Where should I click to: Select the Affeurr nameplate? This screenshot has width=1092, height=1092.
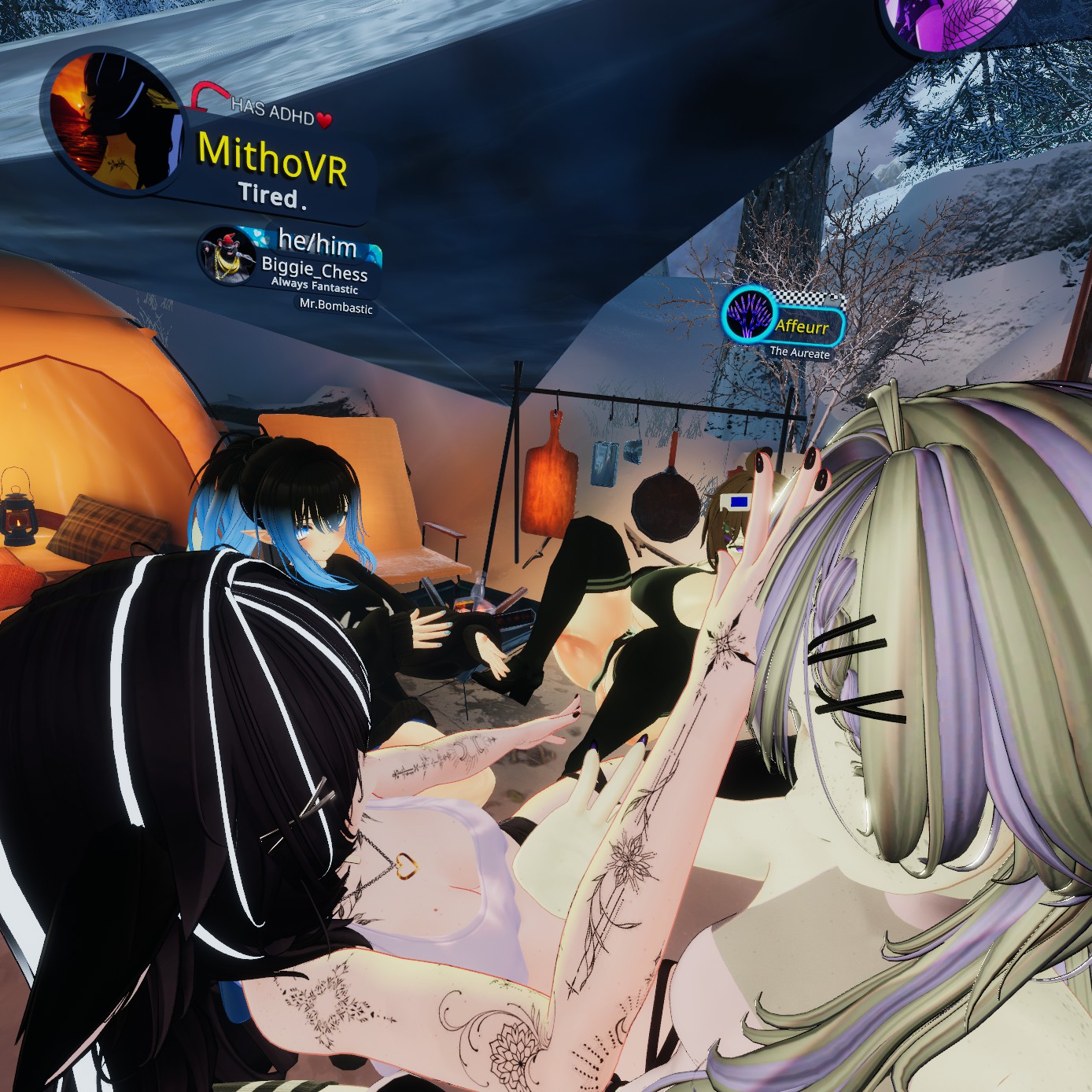click(802, 326)
